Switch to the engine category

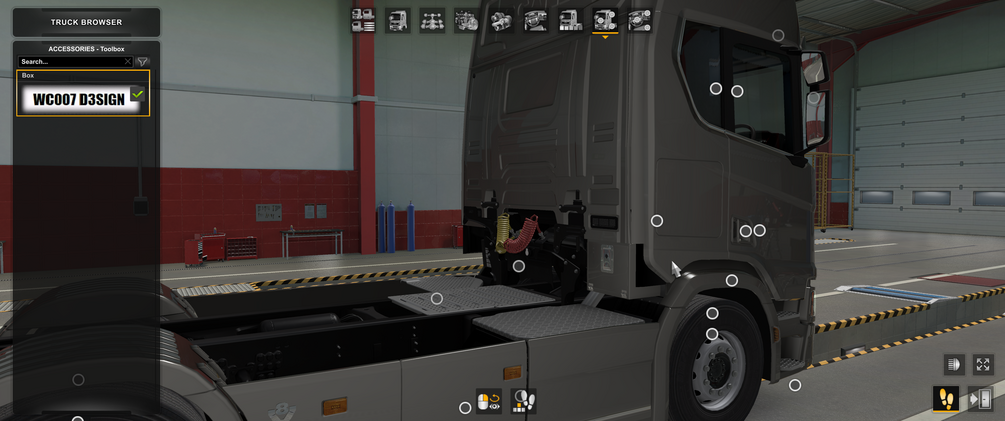[467, 20]
